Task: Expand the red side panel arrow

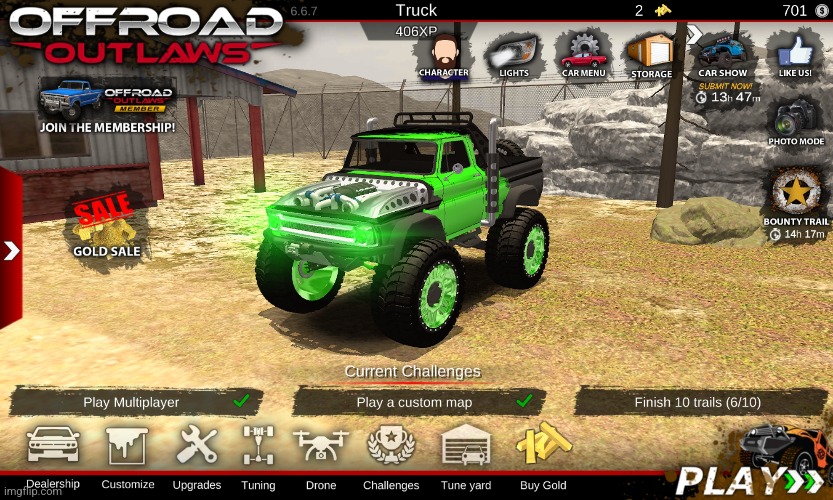Action: click(x=11, y=250)
